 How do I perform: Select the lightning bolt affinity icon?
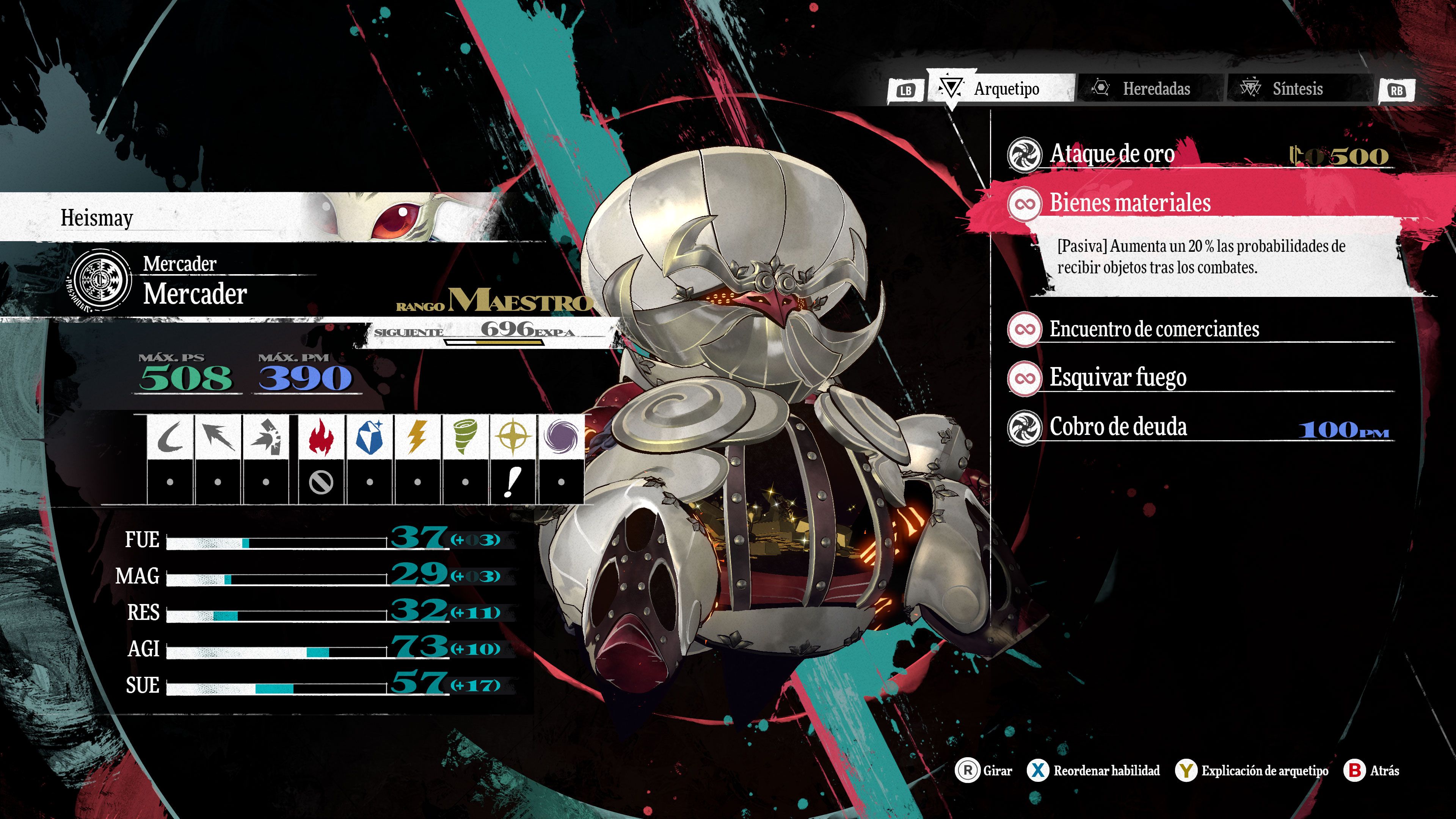417,437
